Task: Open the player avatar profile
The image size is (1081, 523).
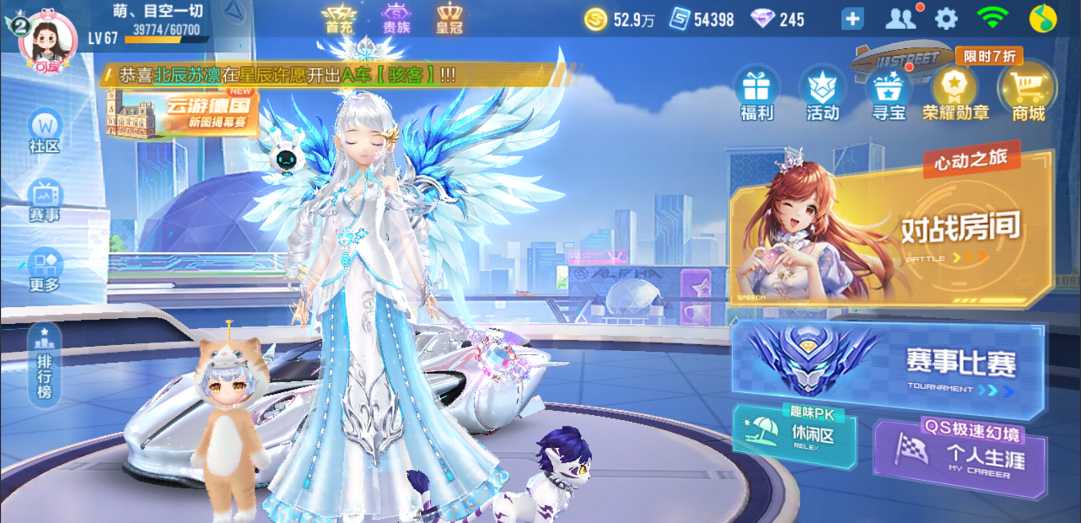Action: point(48,39)
